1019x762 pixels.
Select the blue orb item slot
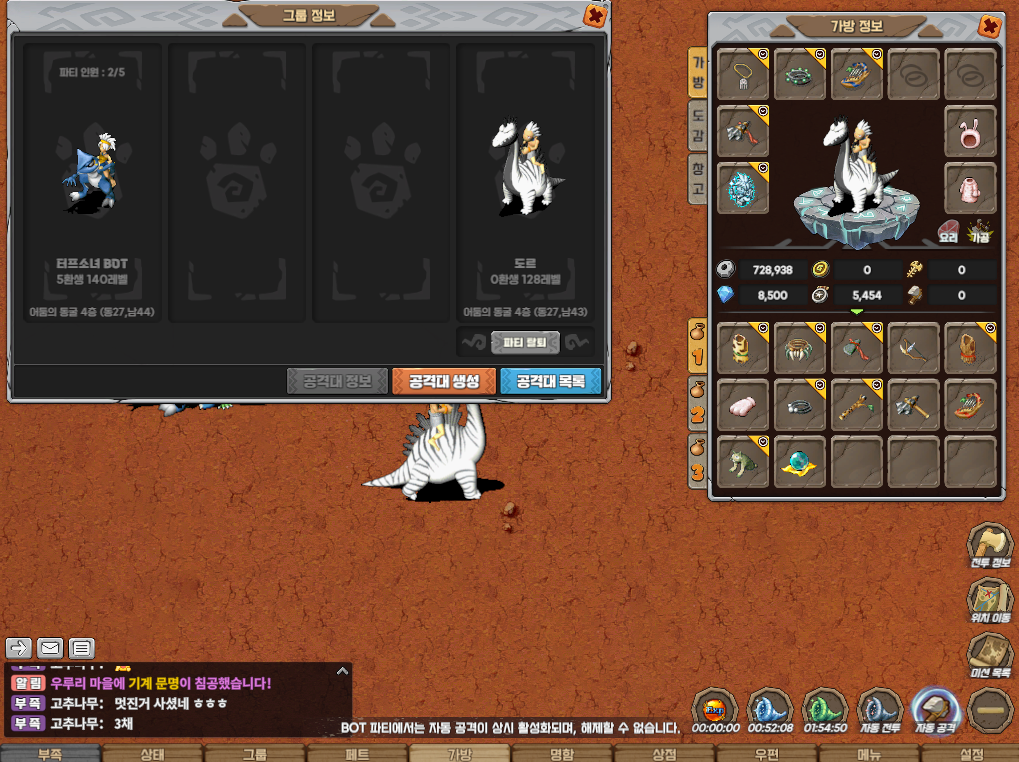[800, 461]
